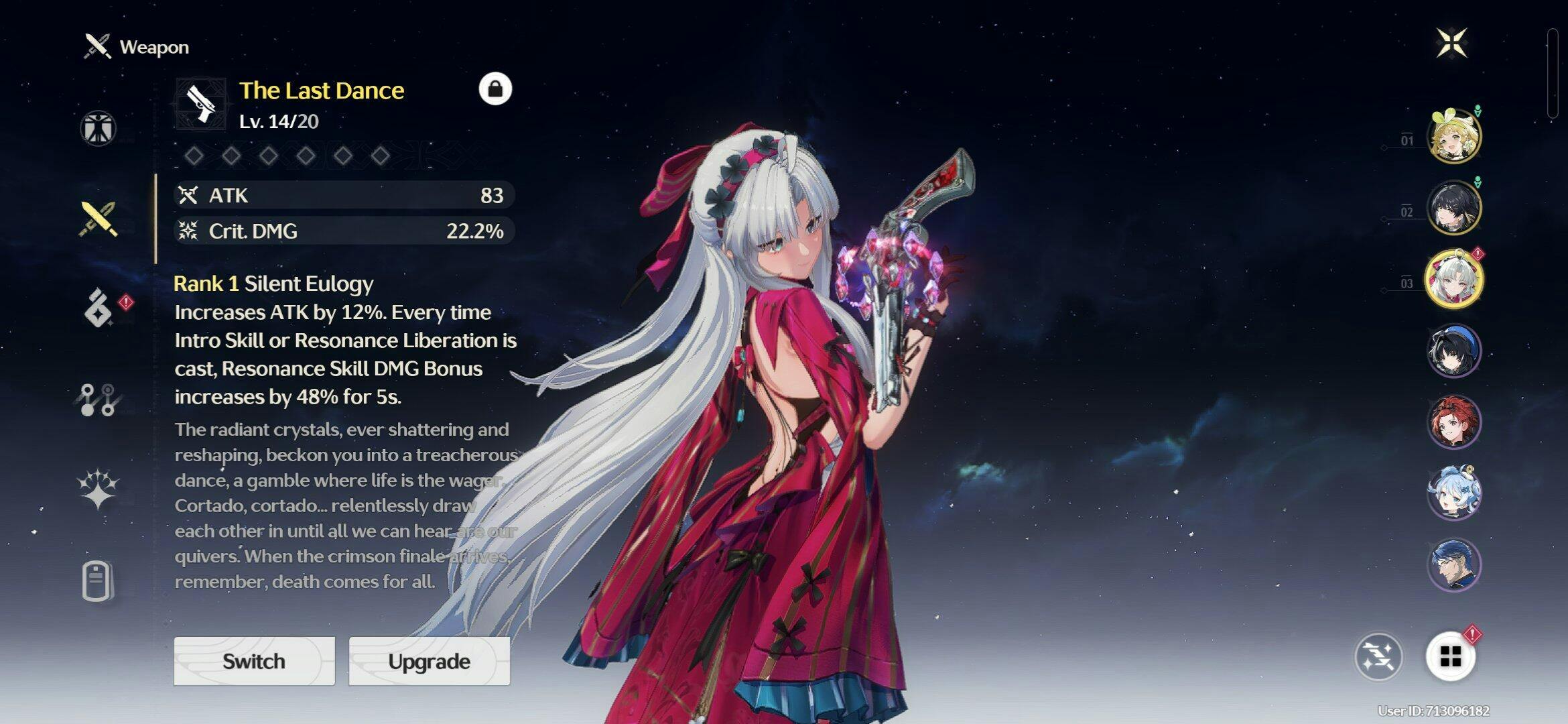
Task: Click the Switch weapon button
Action: [x=254, y=661]
